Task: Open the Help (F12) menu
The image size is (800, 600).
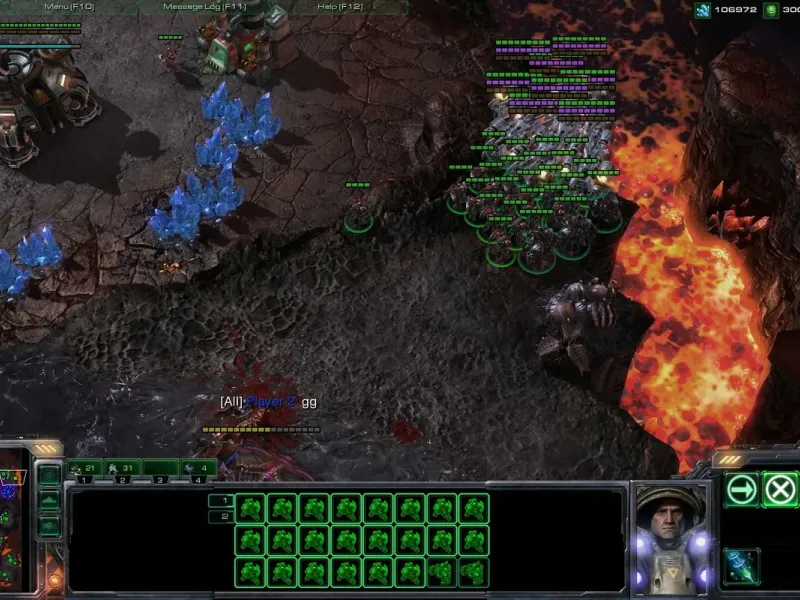Action: click(x=339, y=7)
